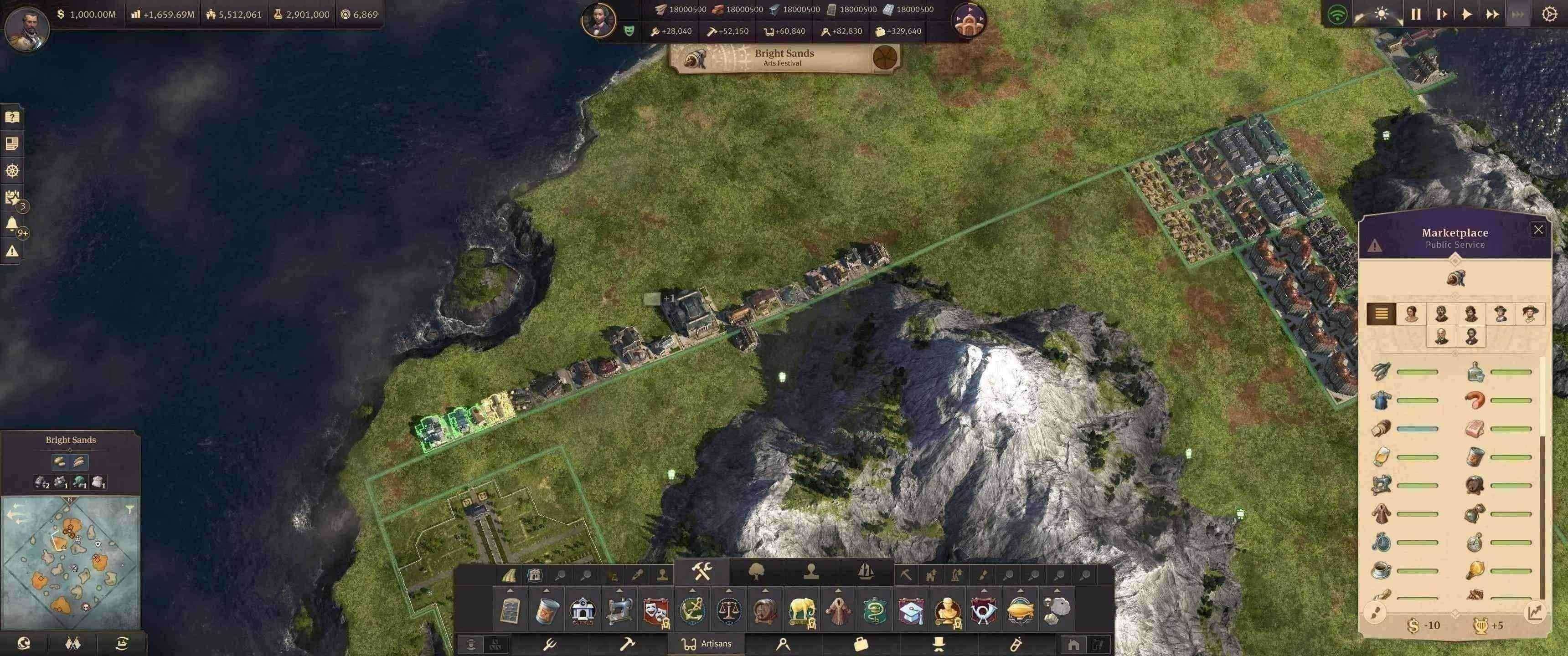1568x656 pixels.
Task: Open the sailing ship build category
Action: tap(866, 571)
